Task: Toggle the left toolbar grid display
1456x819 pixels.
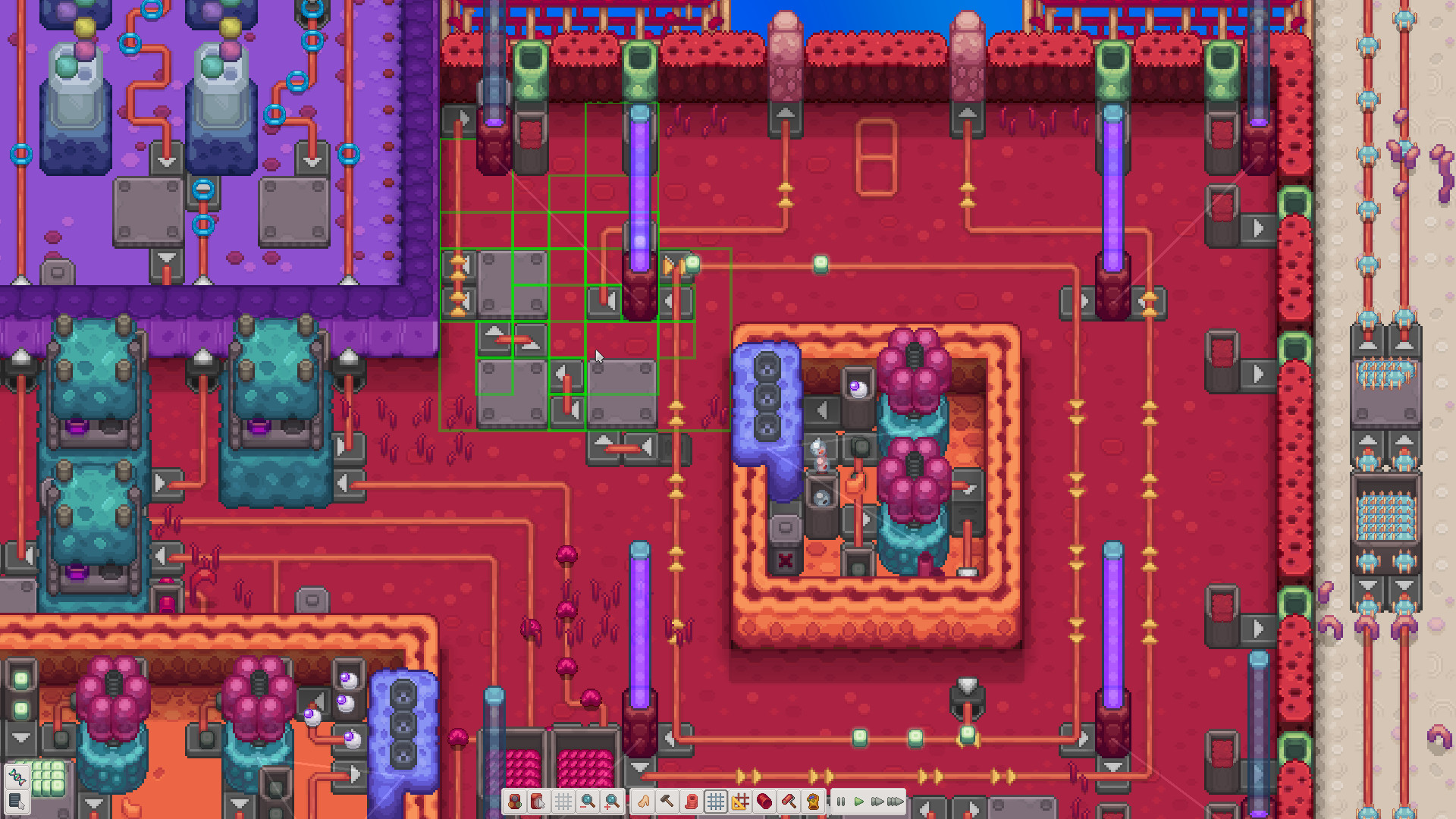Action: pos(563,800)
